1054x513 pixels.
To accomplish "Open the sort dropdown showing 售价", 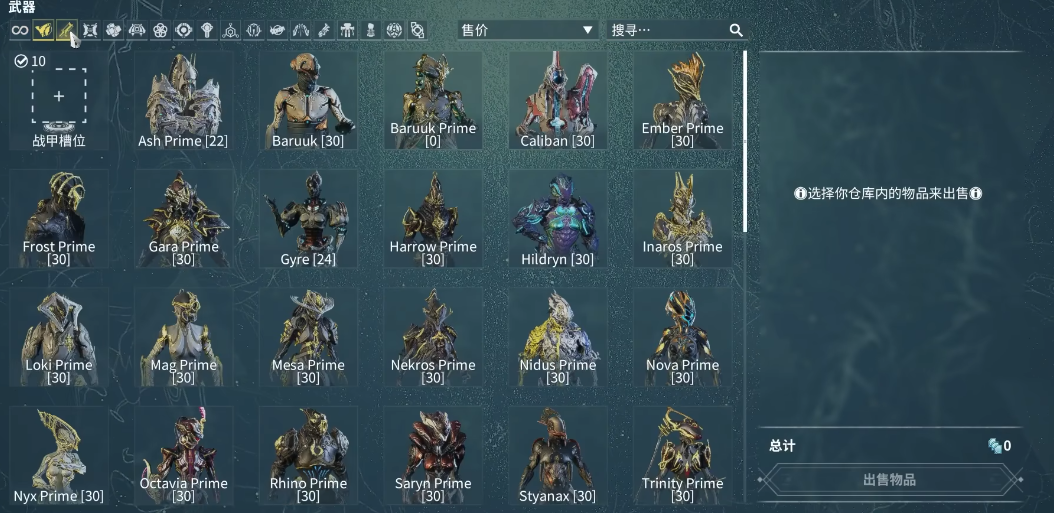I will pos(527,30).
